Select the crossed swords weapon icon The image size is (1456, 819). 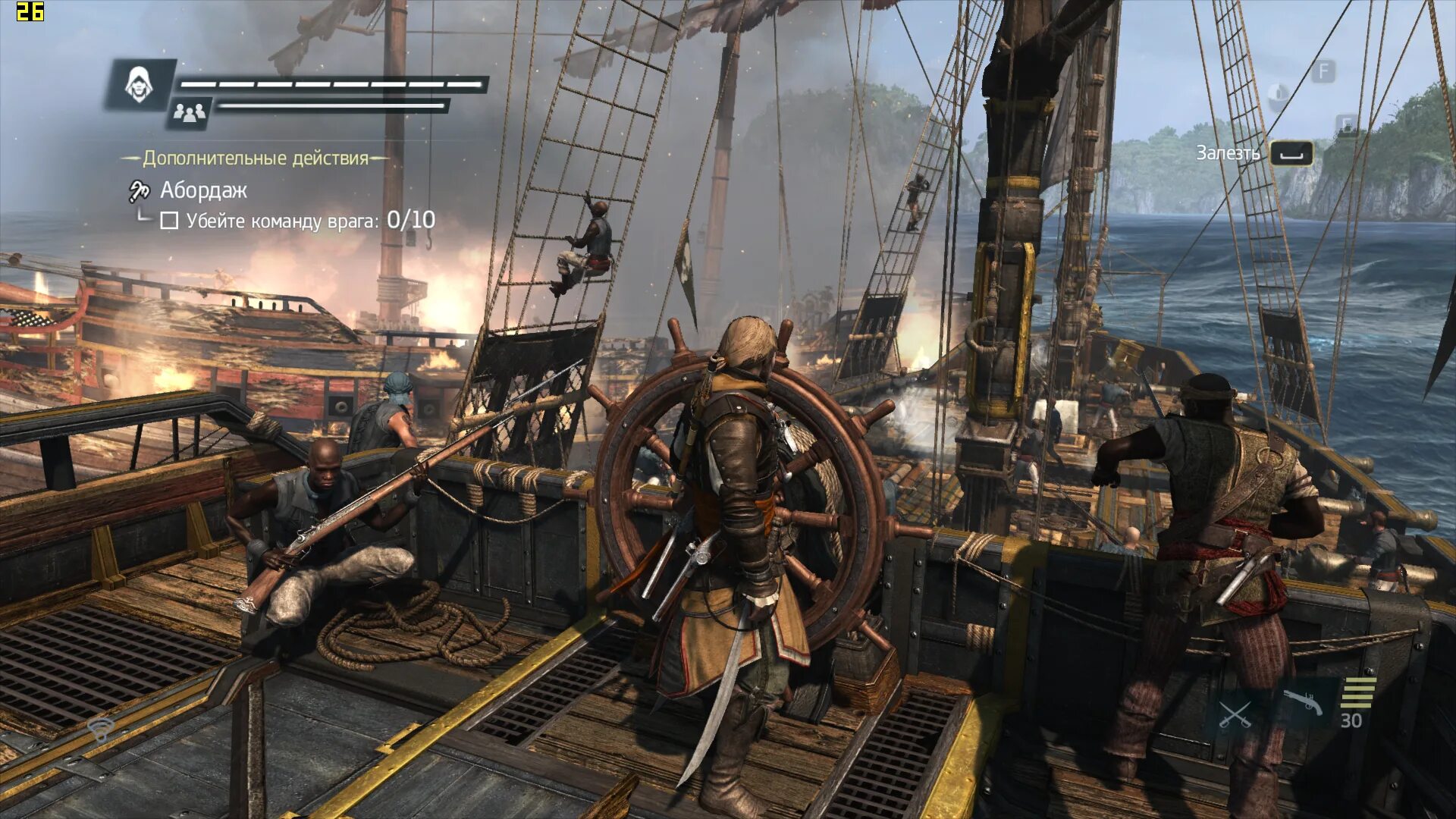click(1234, 714)
